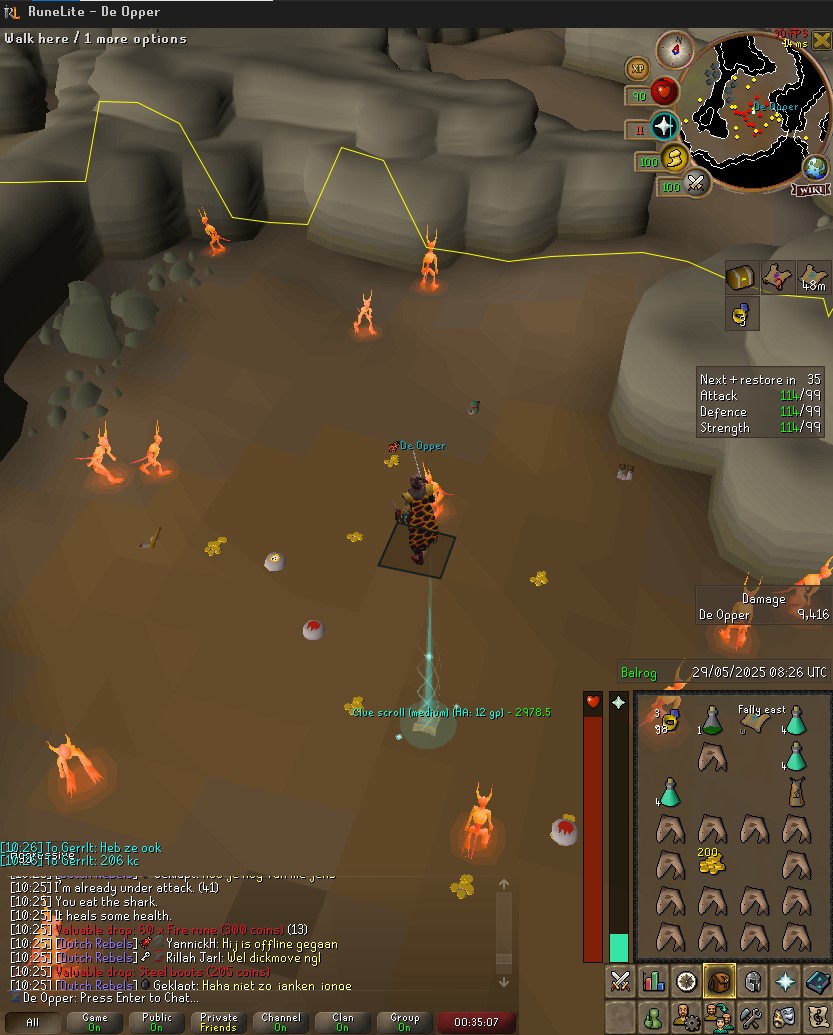This screenshot has width=833, height=1035.
Task: Select the Clan chat filter
Action: pyautogui.click(x=342, y=1022)
